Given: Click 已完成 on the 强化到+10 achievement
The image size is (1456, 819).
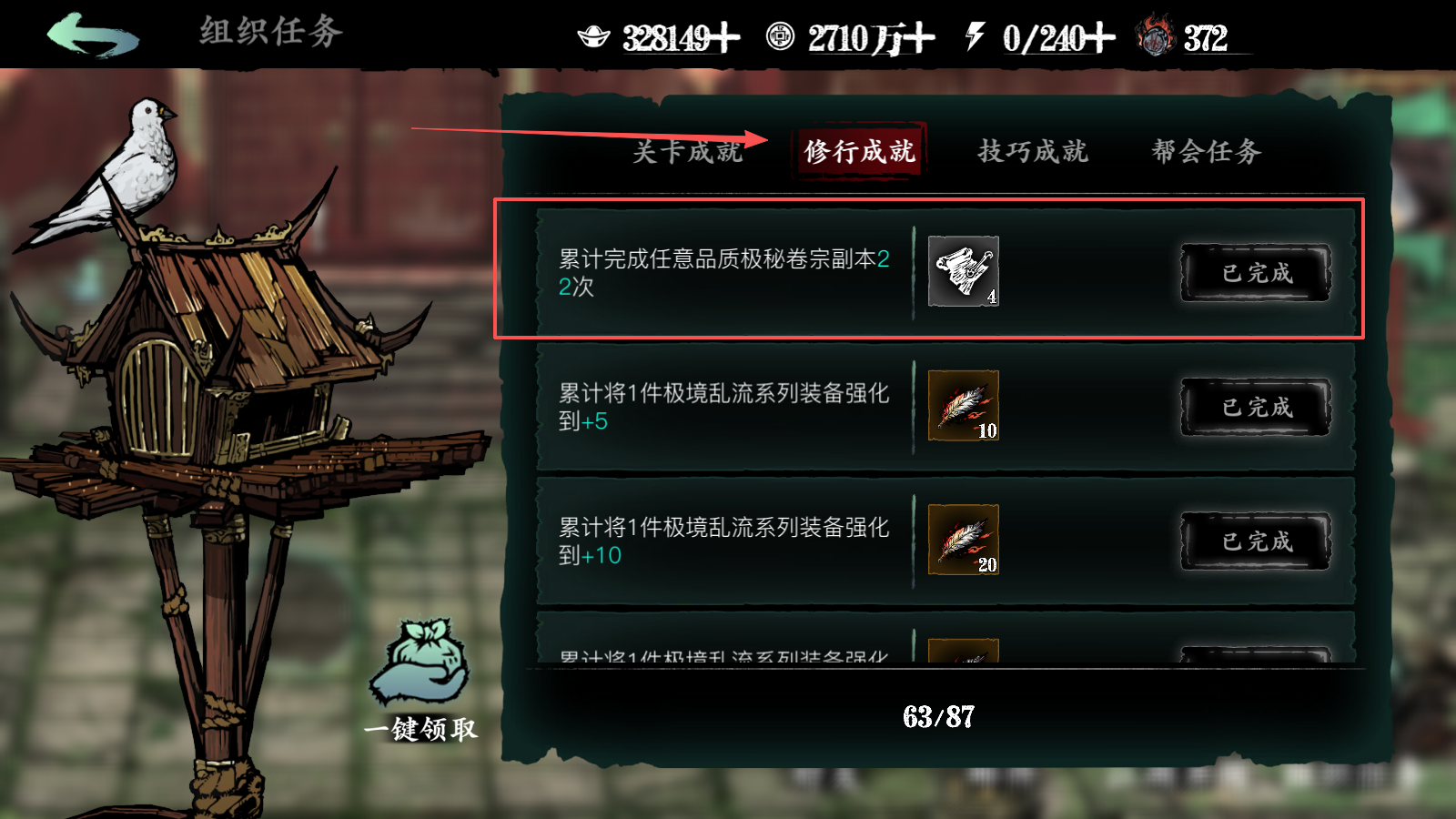Looking at the screenshot, I should click(1254, 539).
